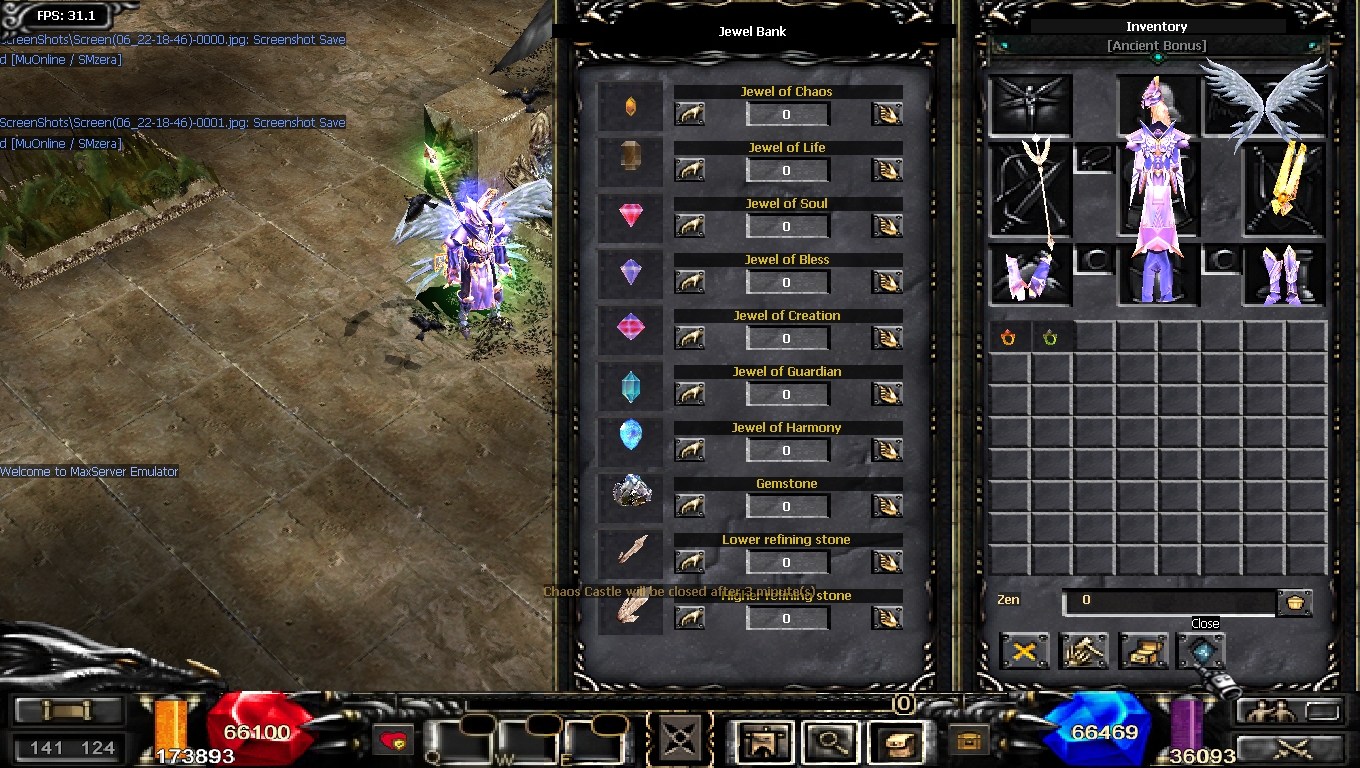Withdraw Lower refining stone from the bank
Image resolution: width=1360 pixels, height=768 pixels.
click(886, 562)
